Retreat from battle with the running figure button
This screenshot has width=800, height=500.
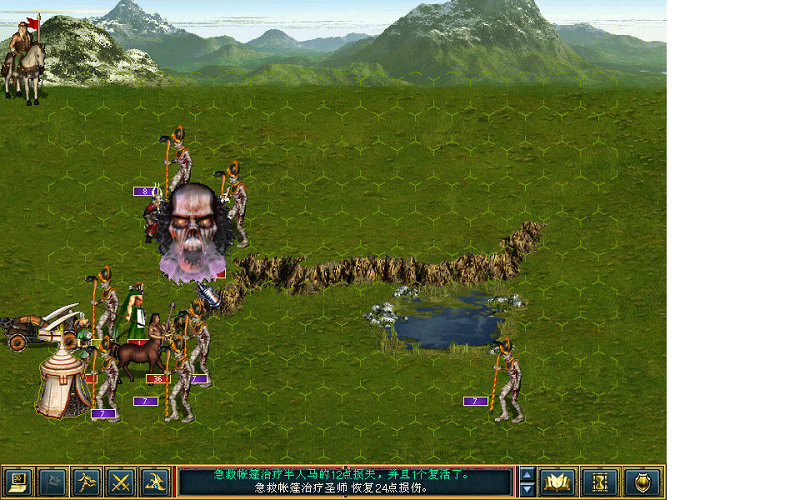pos(86,482)
